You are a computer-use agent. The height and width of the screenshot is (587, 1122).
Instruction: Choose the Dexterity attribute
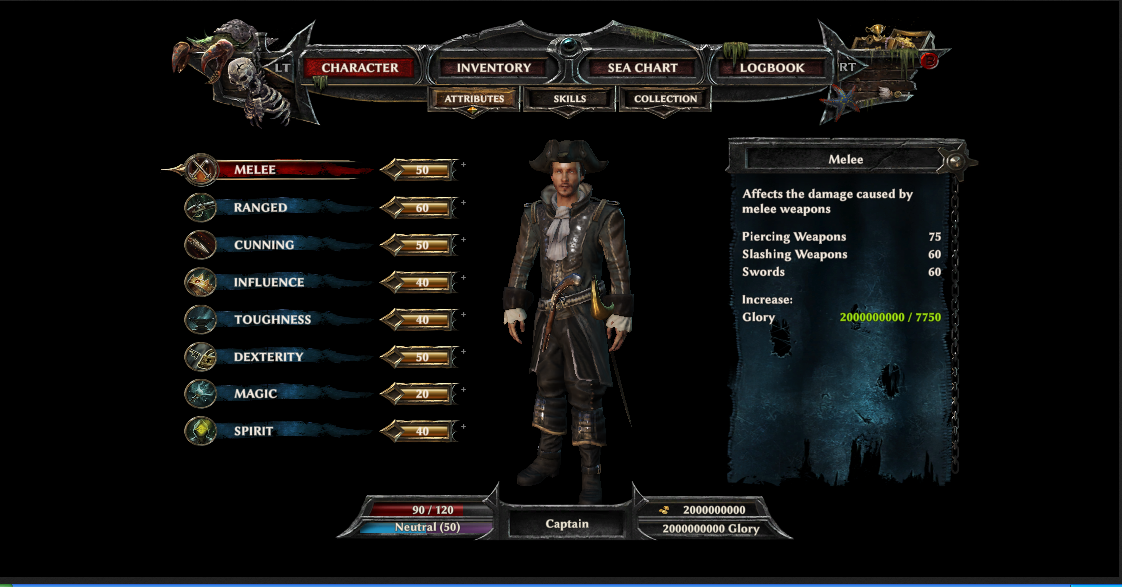point(268,357)
